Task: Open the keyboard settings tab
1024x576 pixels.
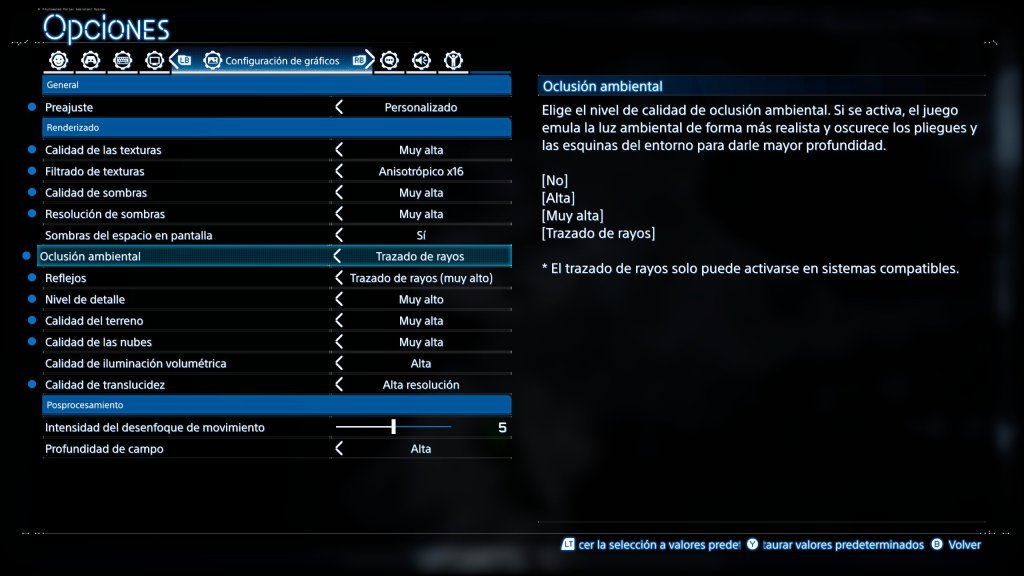Action: pos(123,60)
